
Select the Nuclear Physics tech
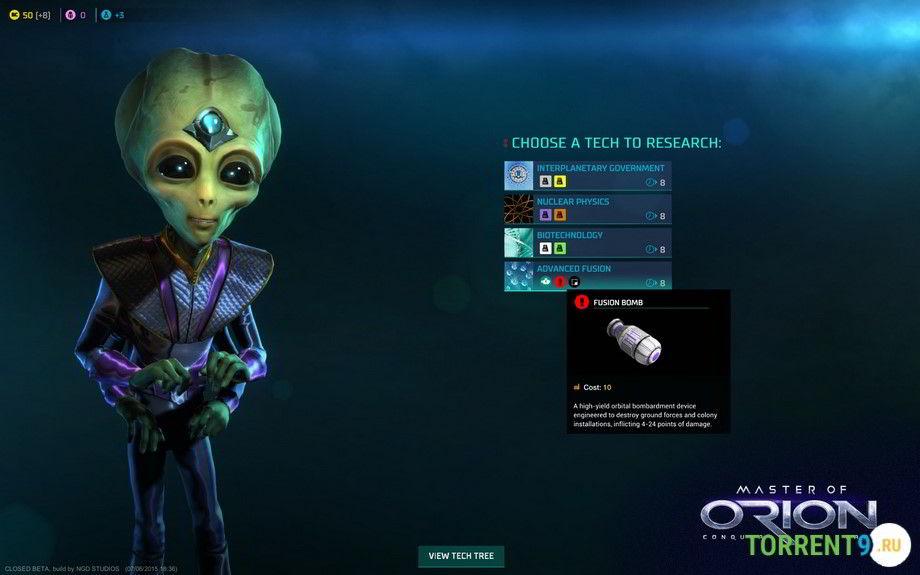pyautogui.click(x=573, y=202)
